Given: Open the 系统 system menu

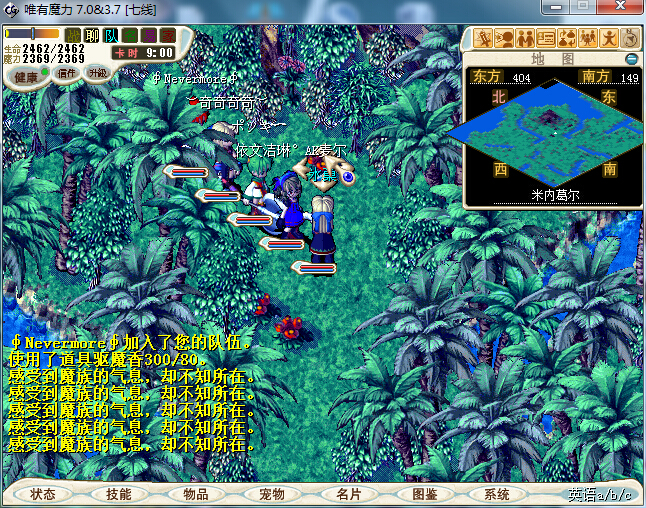Looking at the screenshot, I should pos(497,494).
